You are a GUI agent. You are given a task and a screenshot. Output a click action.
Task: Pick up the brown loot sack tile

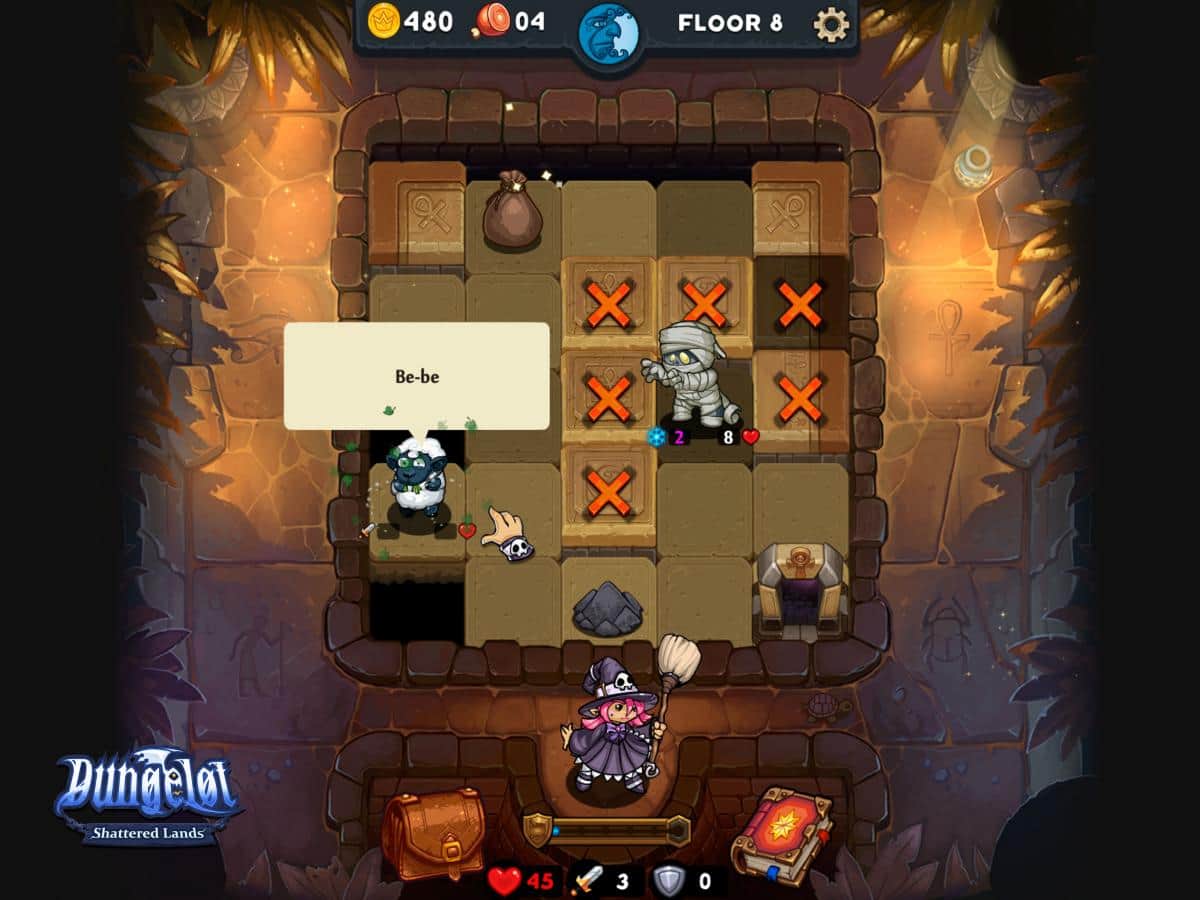coord(512,211)
